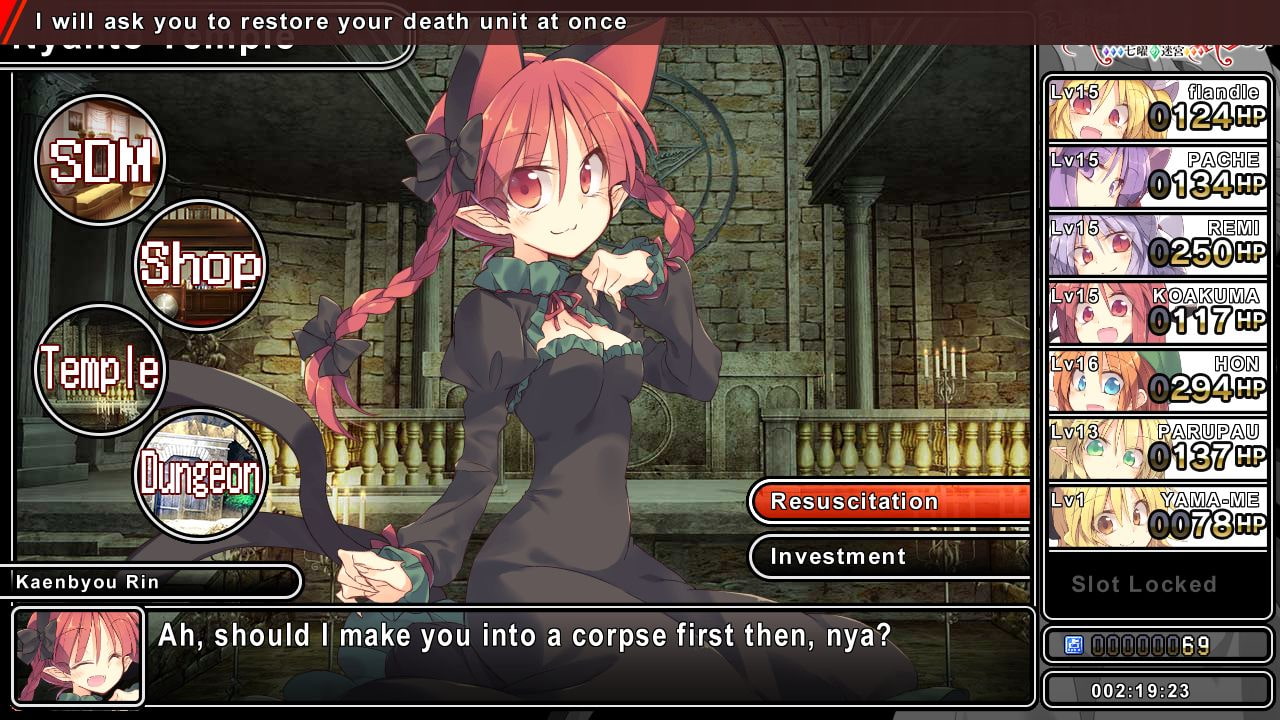Go to the SDM location

(x=100, y=160)
